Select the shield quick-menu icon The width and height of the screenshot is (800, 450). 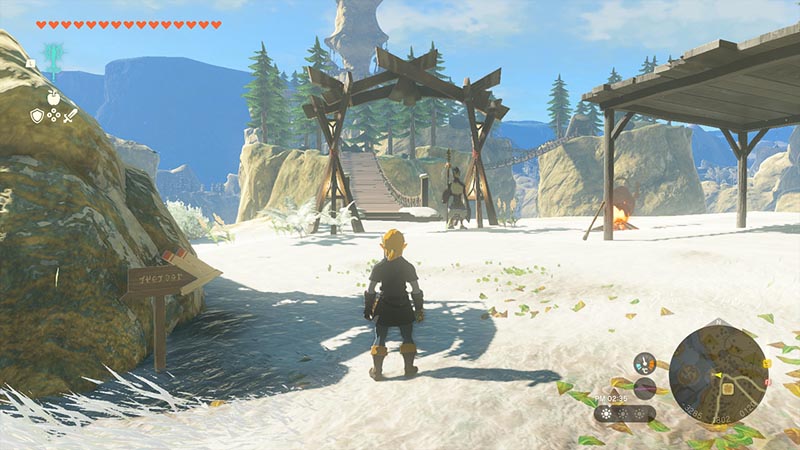point(37,116)
